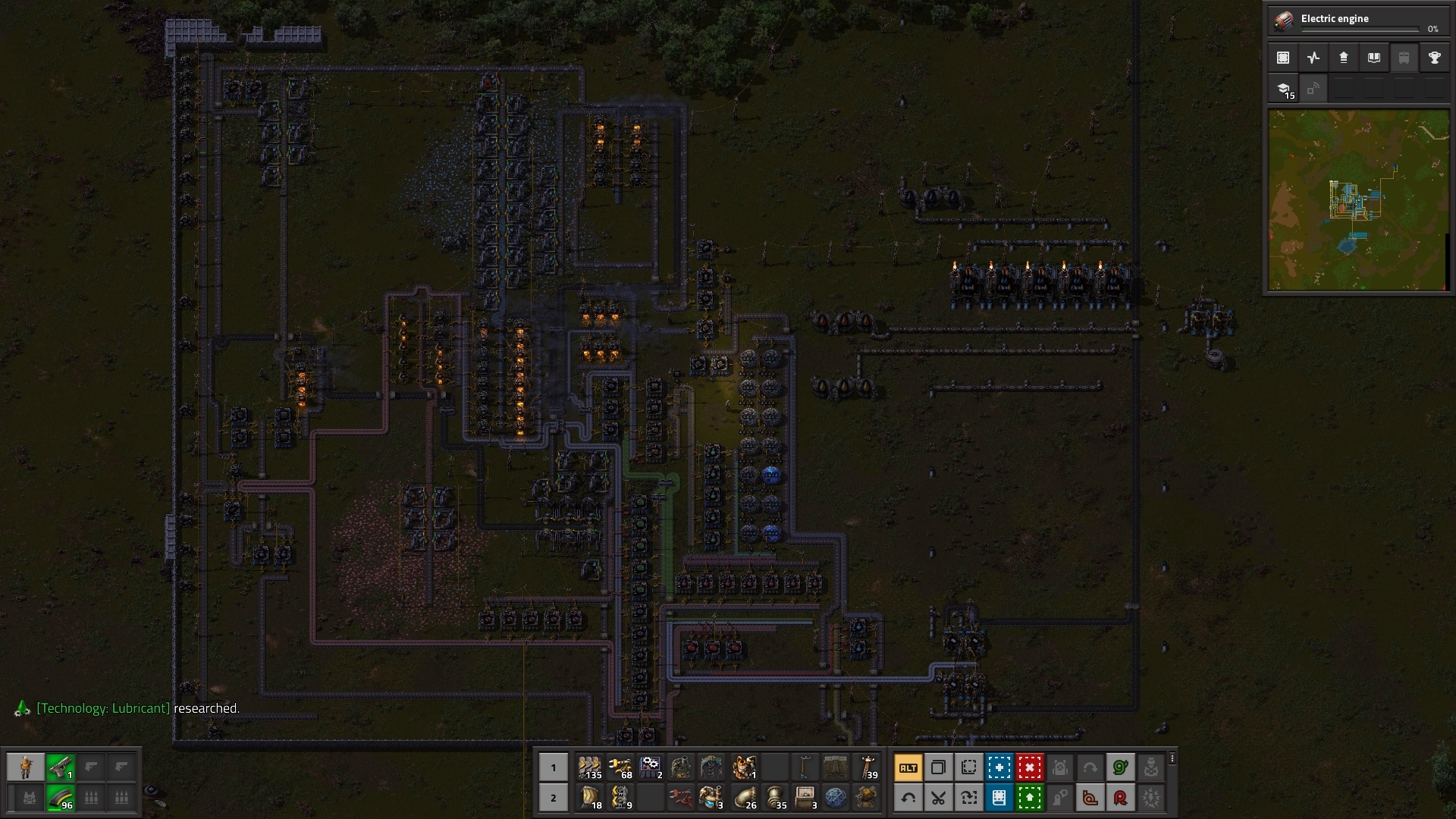Open the Electric engine research panel
Screen dimensions: 1456x819
pyautogui.click(x=1357, y=20)
